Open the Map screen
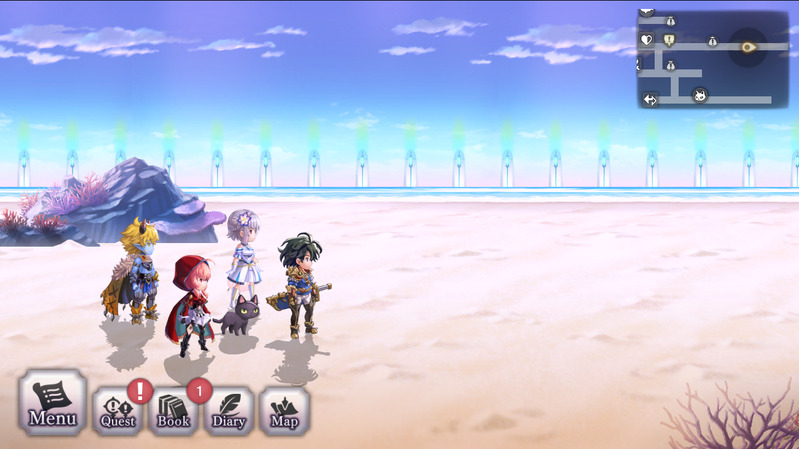The image size is (799, 449). point(284,410)
